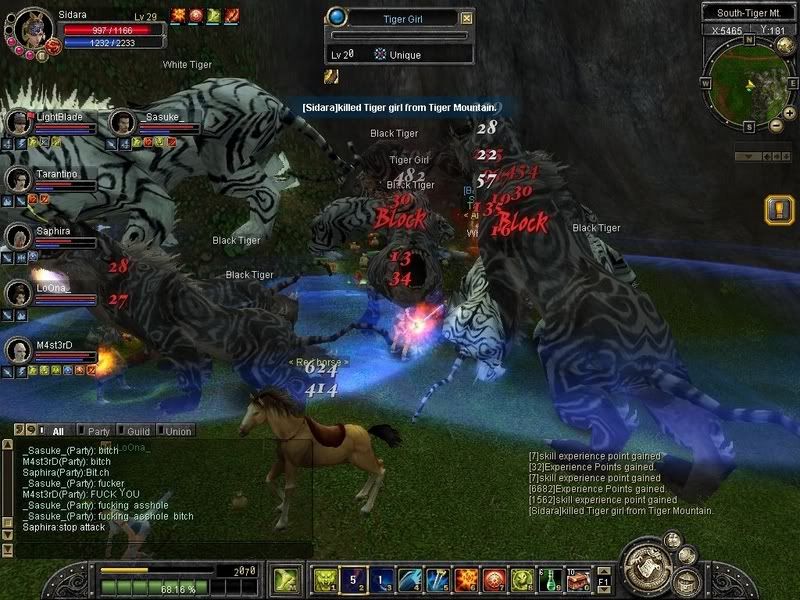Select party member Saphira

(x=18, y=236)
